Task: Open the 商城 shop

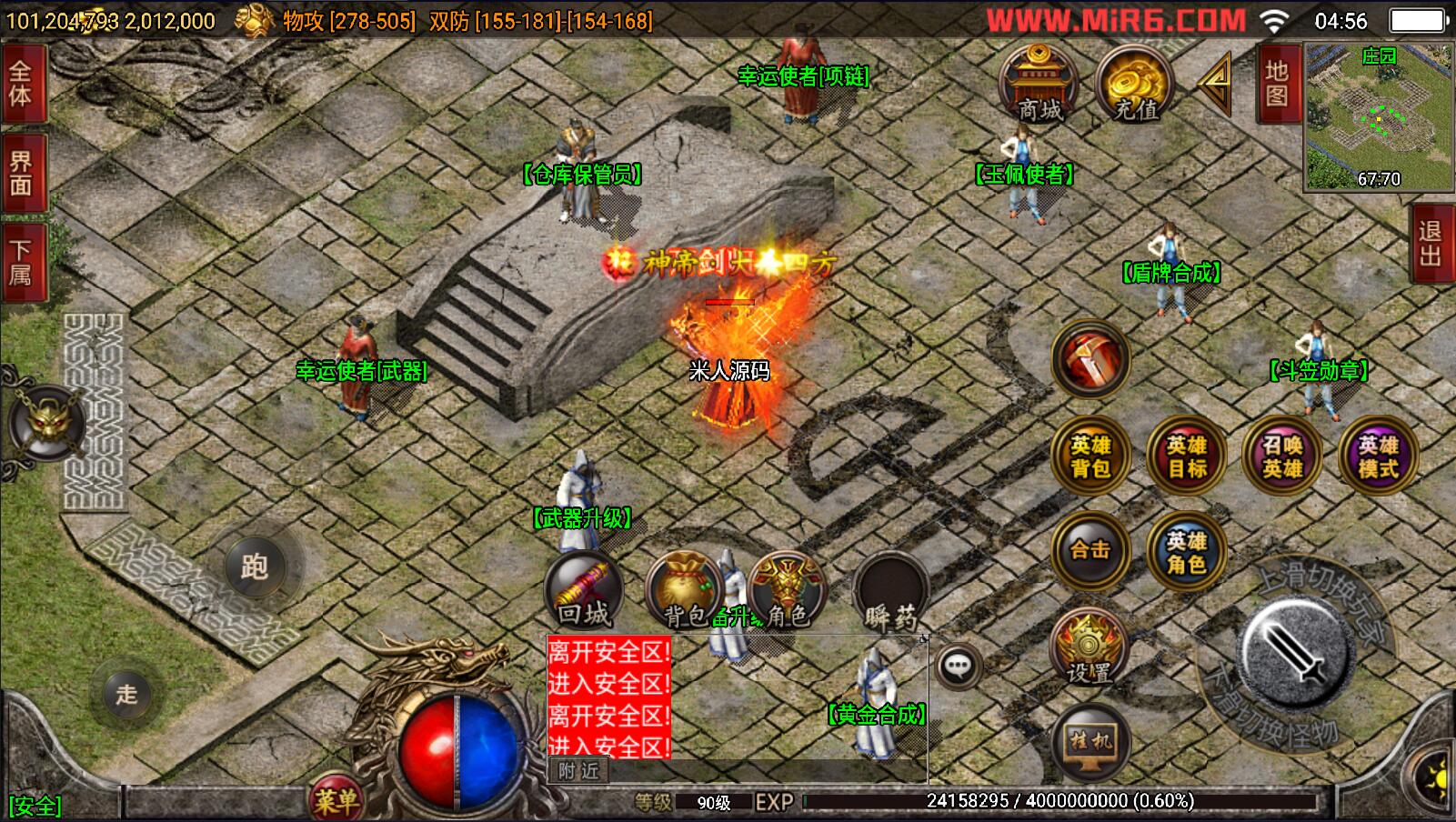Action: pos(1039,84)
